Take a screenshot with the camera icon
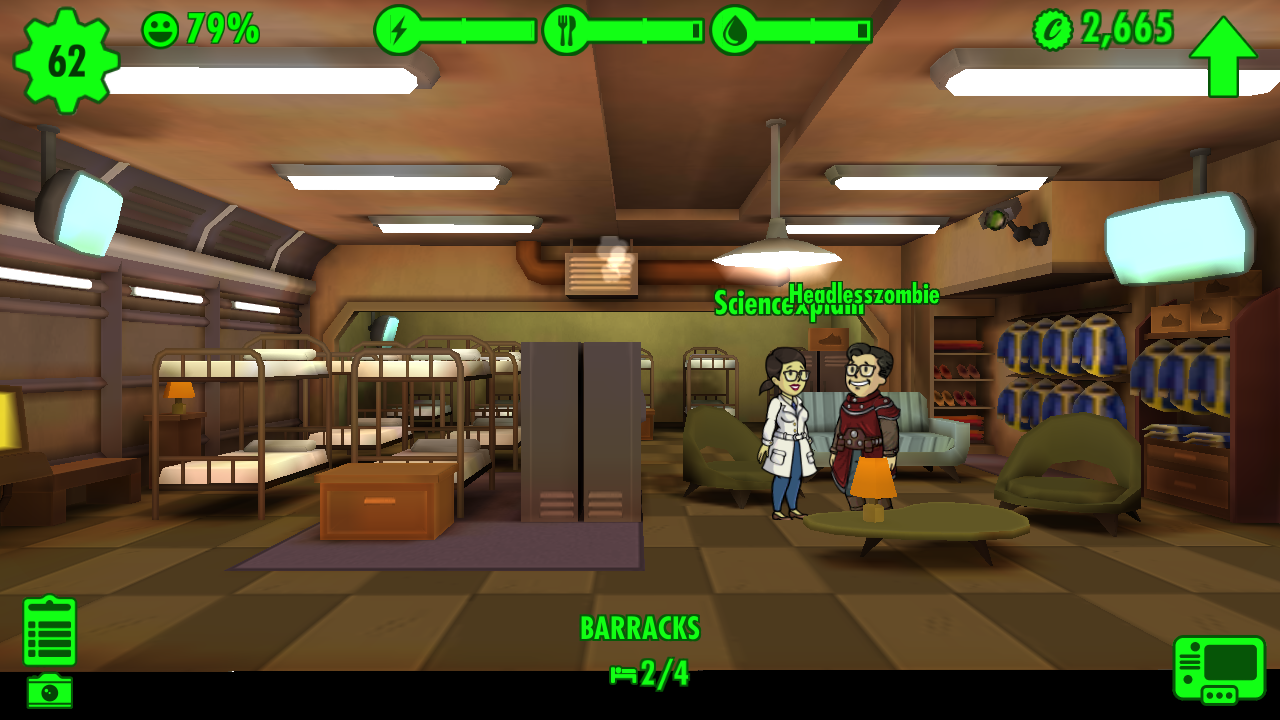 [x=49, y=691]
